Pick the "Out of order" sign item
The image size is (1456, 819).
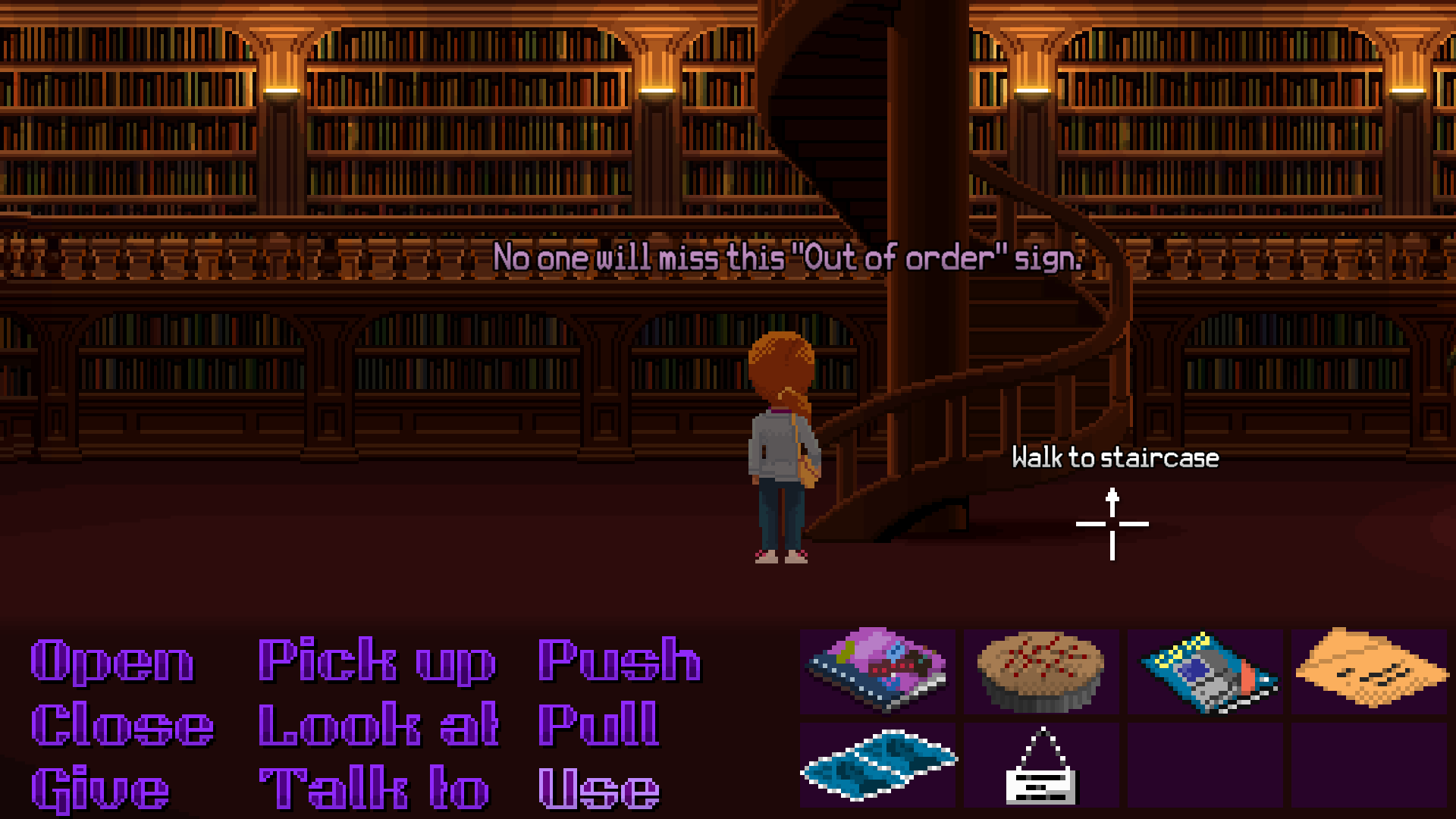click(1041, 766)
